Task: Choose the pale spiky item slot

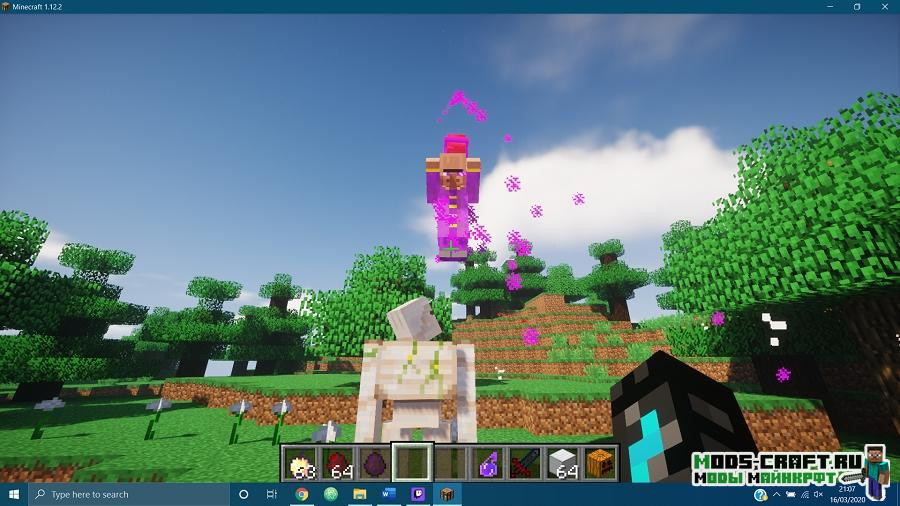Action: point(301,463)
